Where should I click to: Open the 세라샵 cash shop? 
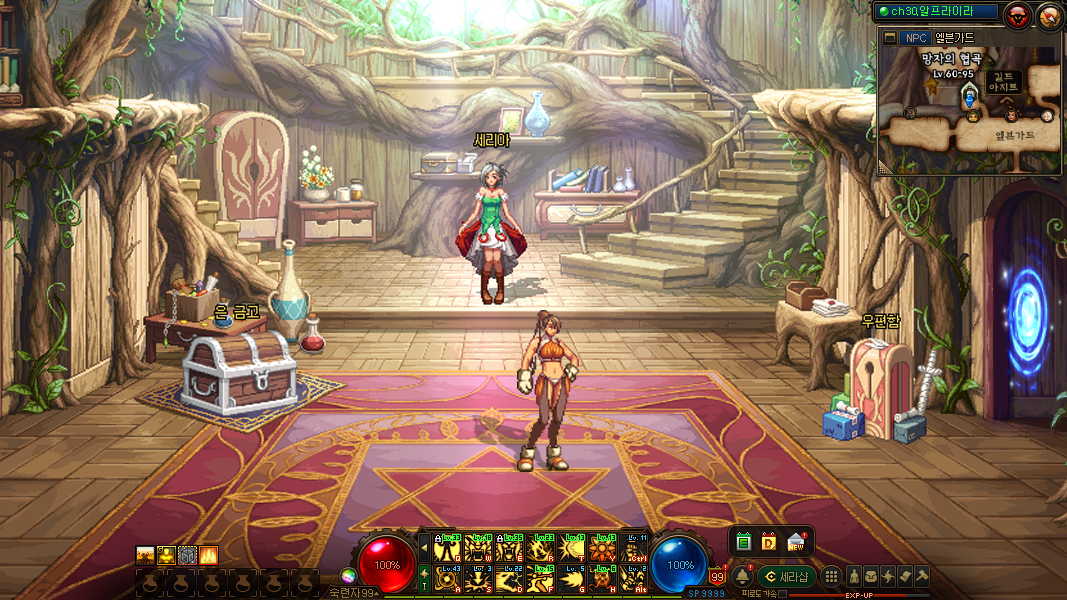point(788,576)
